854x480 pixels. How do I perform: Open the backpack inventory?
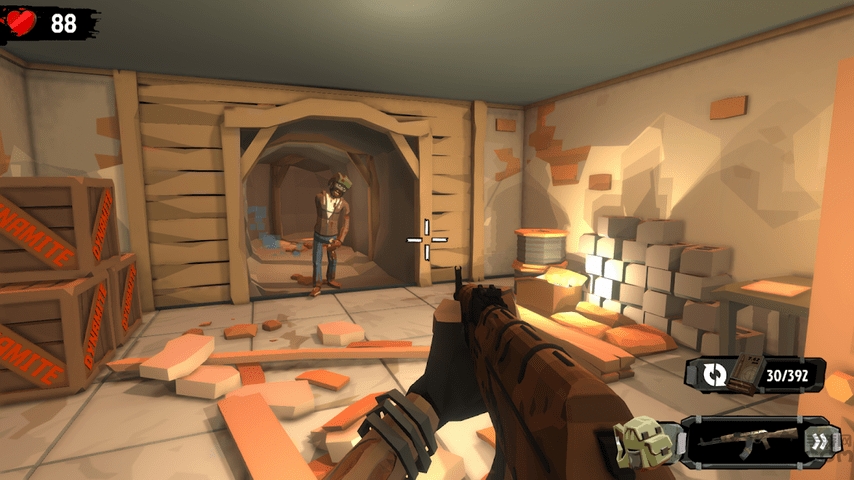(635, 440)
